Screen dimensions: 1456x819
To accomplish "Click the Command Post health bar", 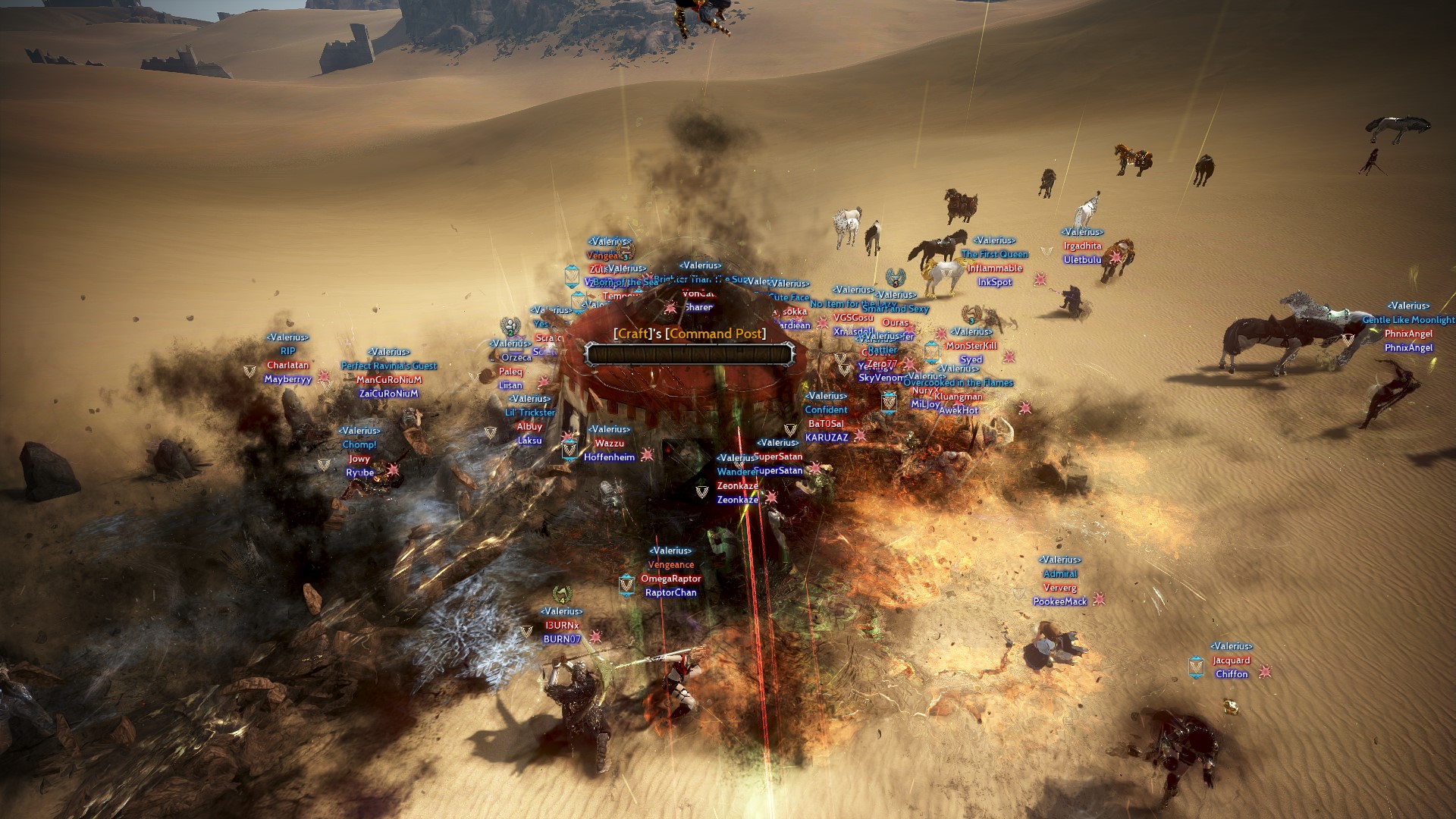I will pyautogui.click(x=689, y=355).
